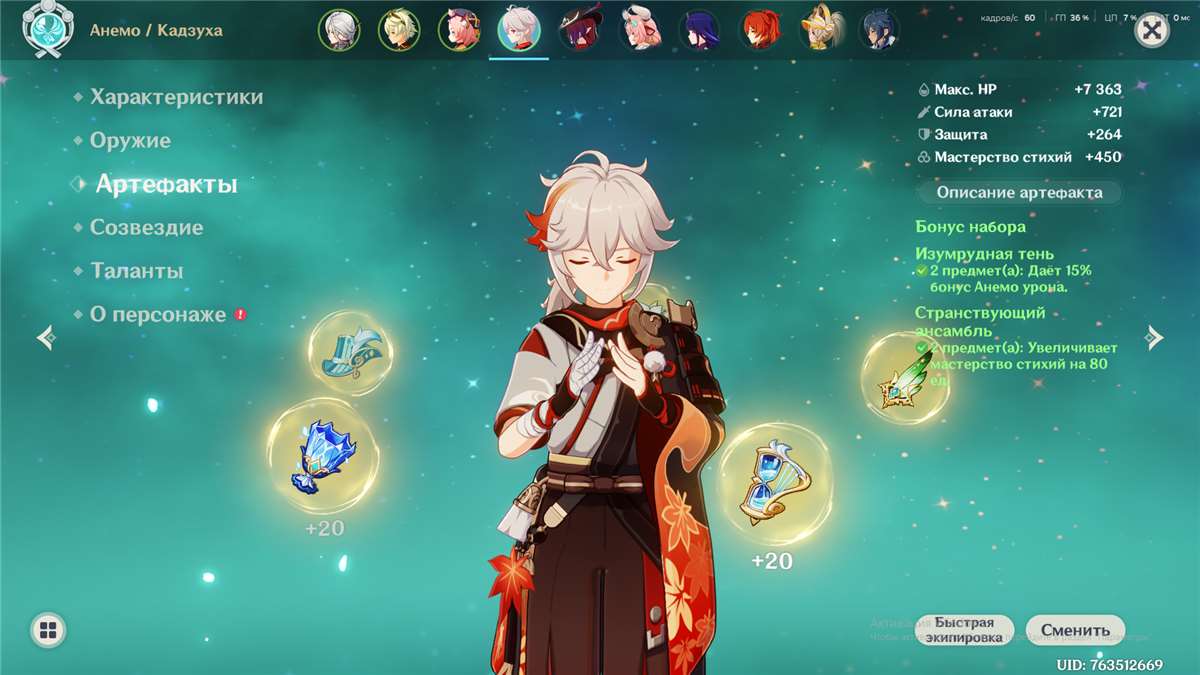Open the Созвездие section
The height and width of the screenshot is (675, 1200).
pyautogui.click(x=146, y=228)
